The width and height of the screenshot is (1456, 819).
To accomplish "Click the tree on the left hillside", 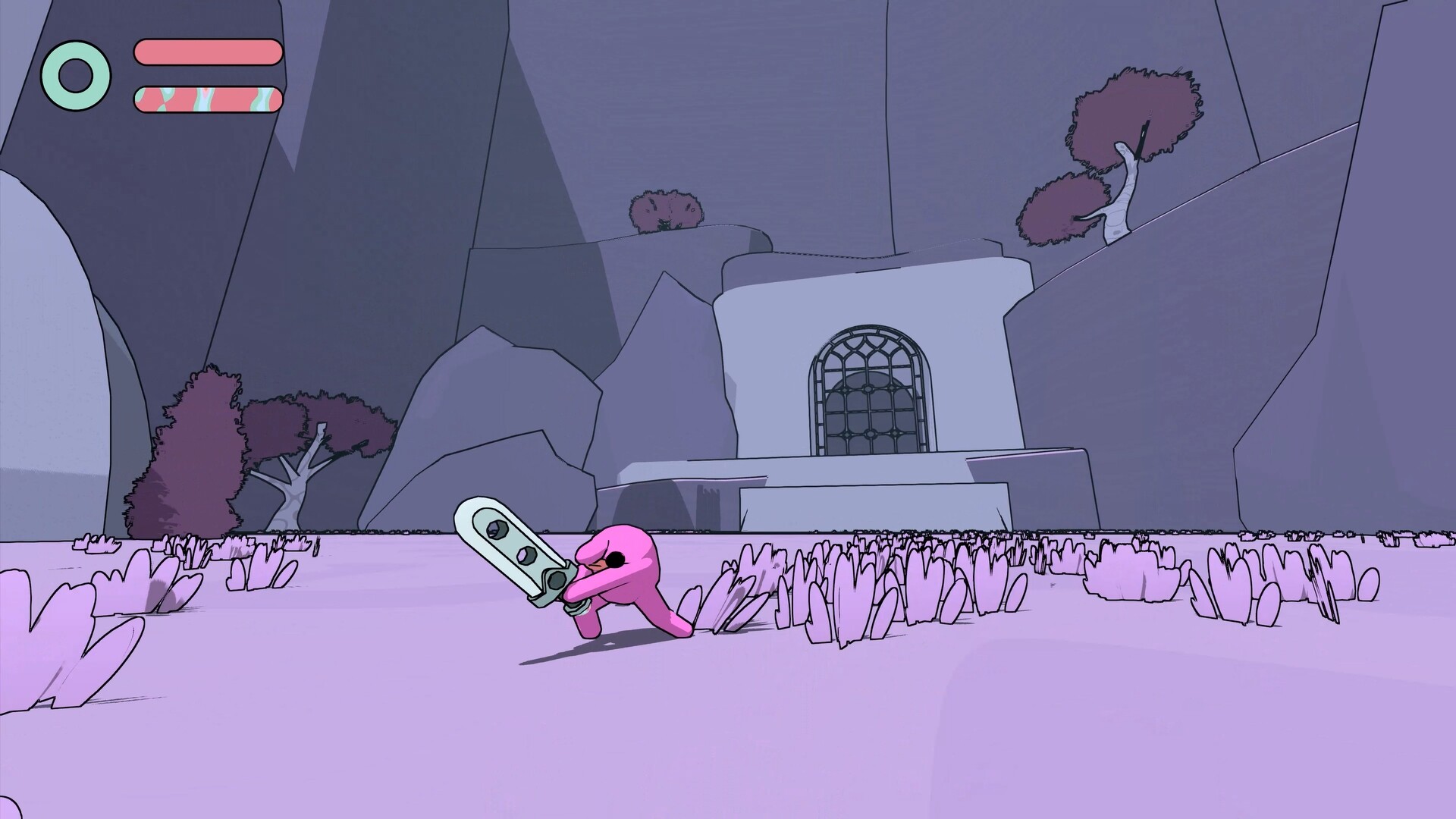I will 318,432.
